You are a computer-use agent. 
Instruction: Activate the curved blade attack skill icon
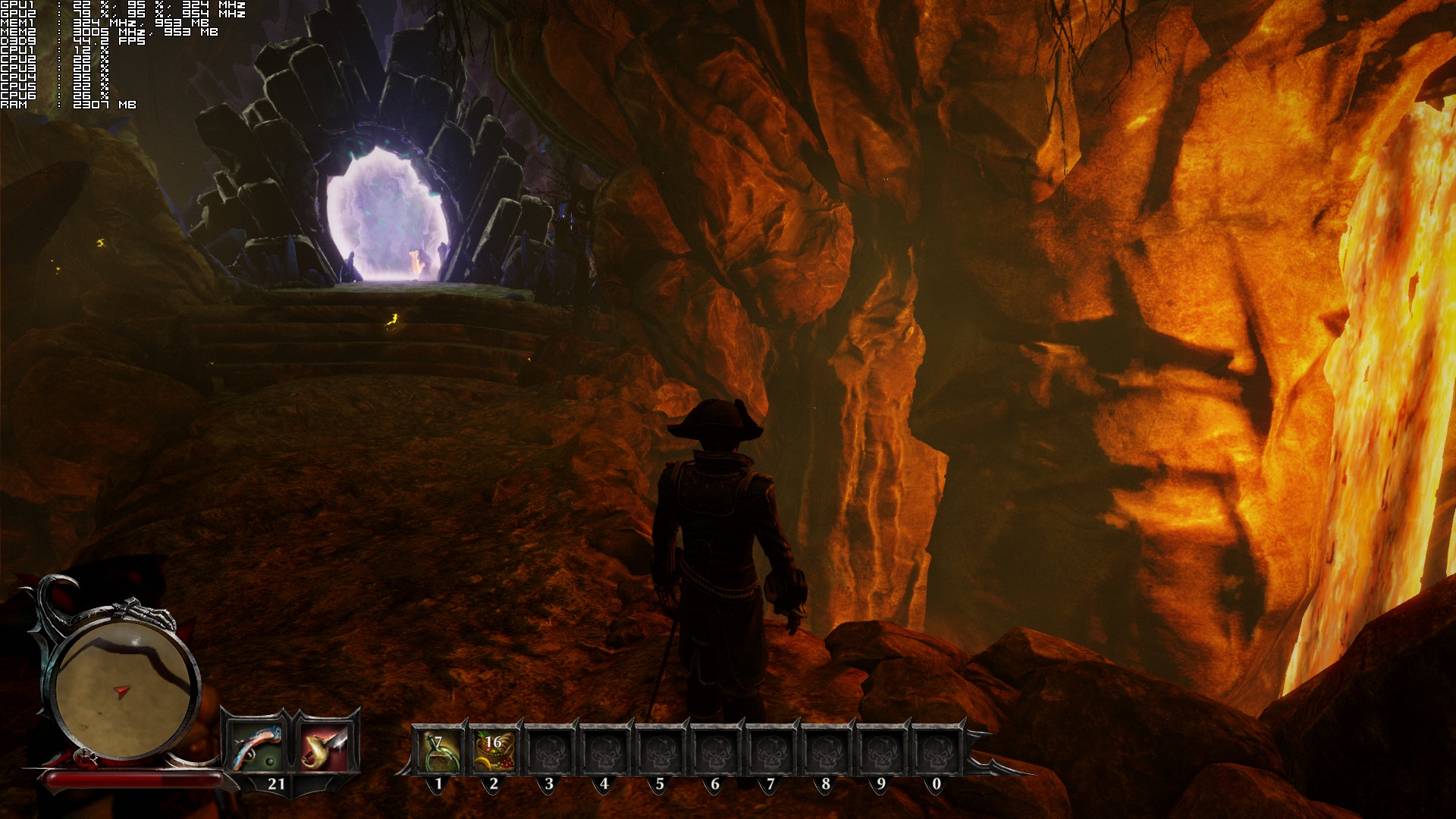324,746
